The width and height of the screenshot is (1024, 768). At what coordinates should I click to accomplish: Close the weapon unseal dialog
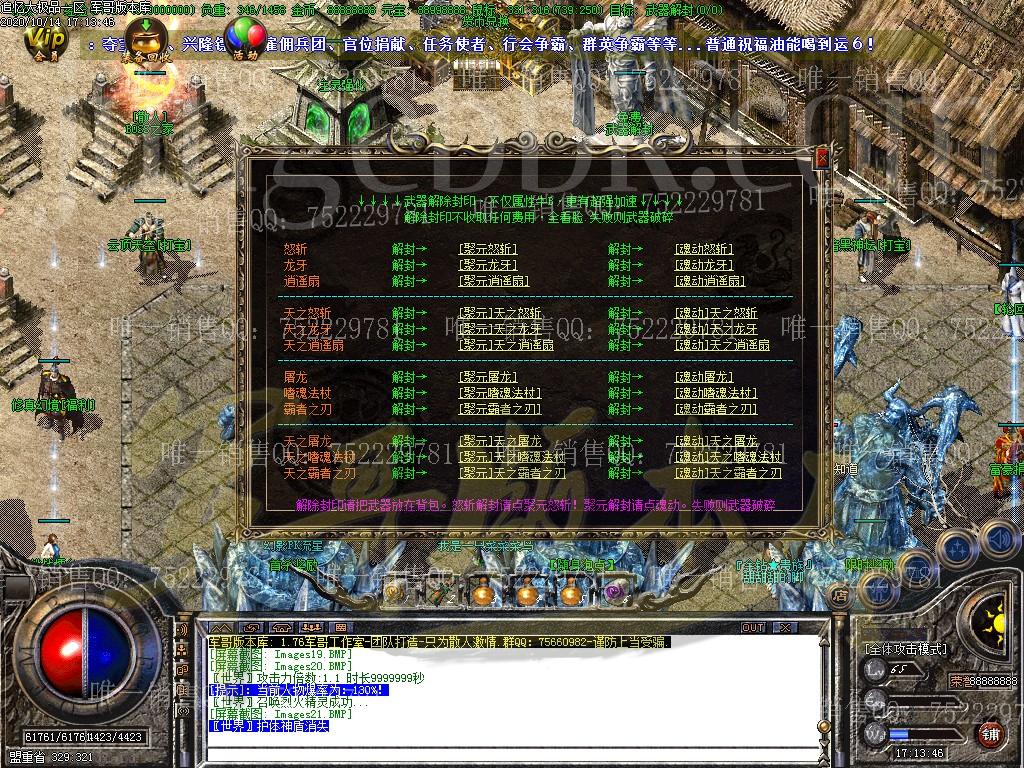tap(822, 158)
